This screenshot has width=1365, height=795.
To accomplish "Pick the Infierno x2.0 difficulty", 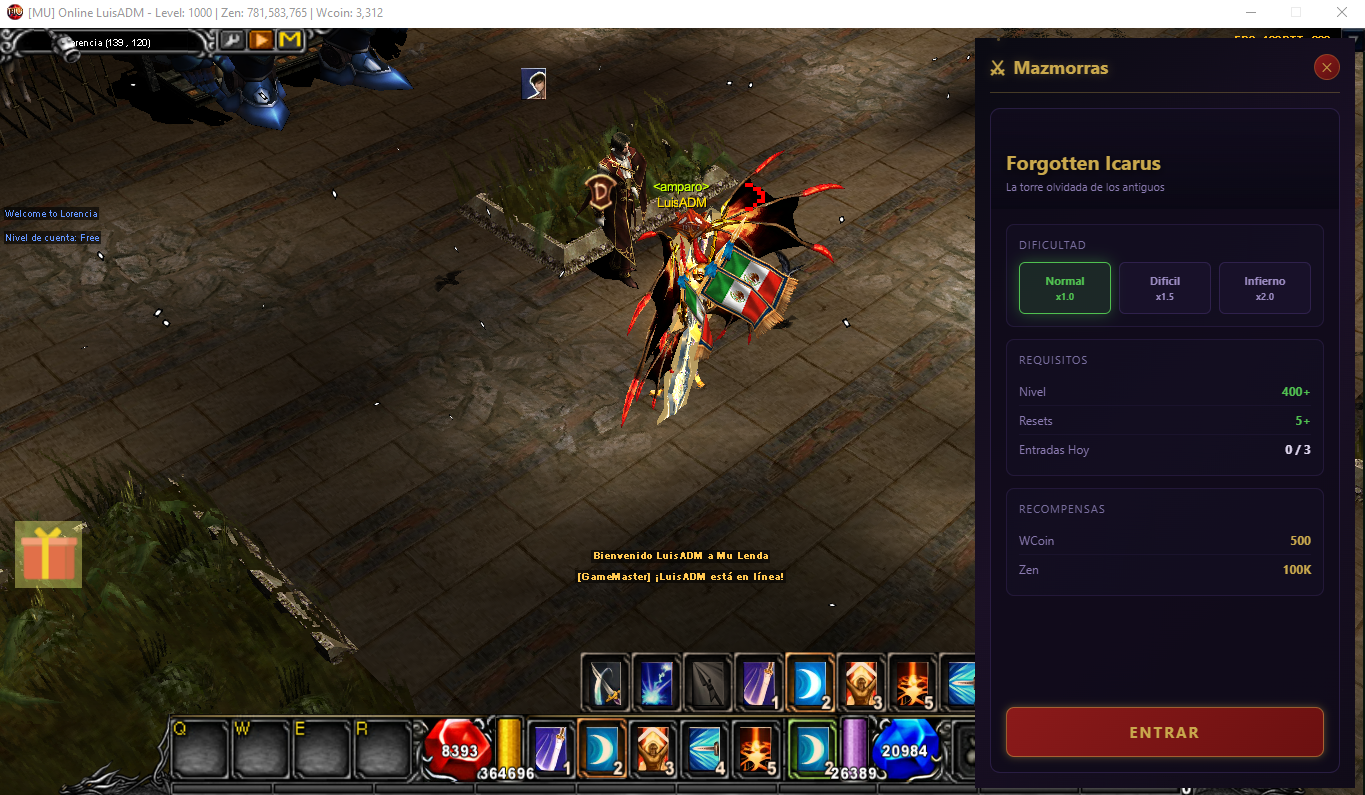I will tap(1264, 288).
